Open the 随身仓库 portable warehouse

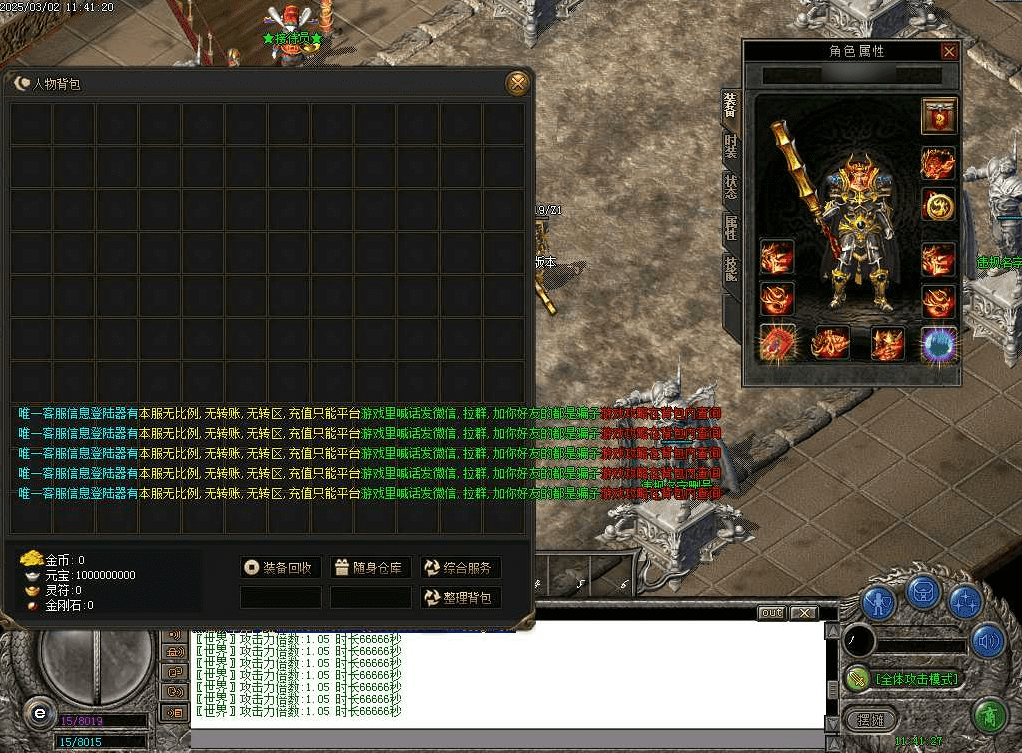point(370,568)
